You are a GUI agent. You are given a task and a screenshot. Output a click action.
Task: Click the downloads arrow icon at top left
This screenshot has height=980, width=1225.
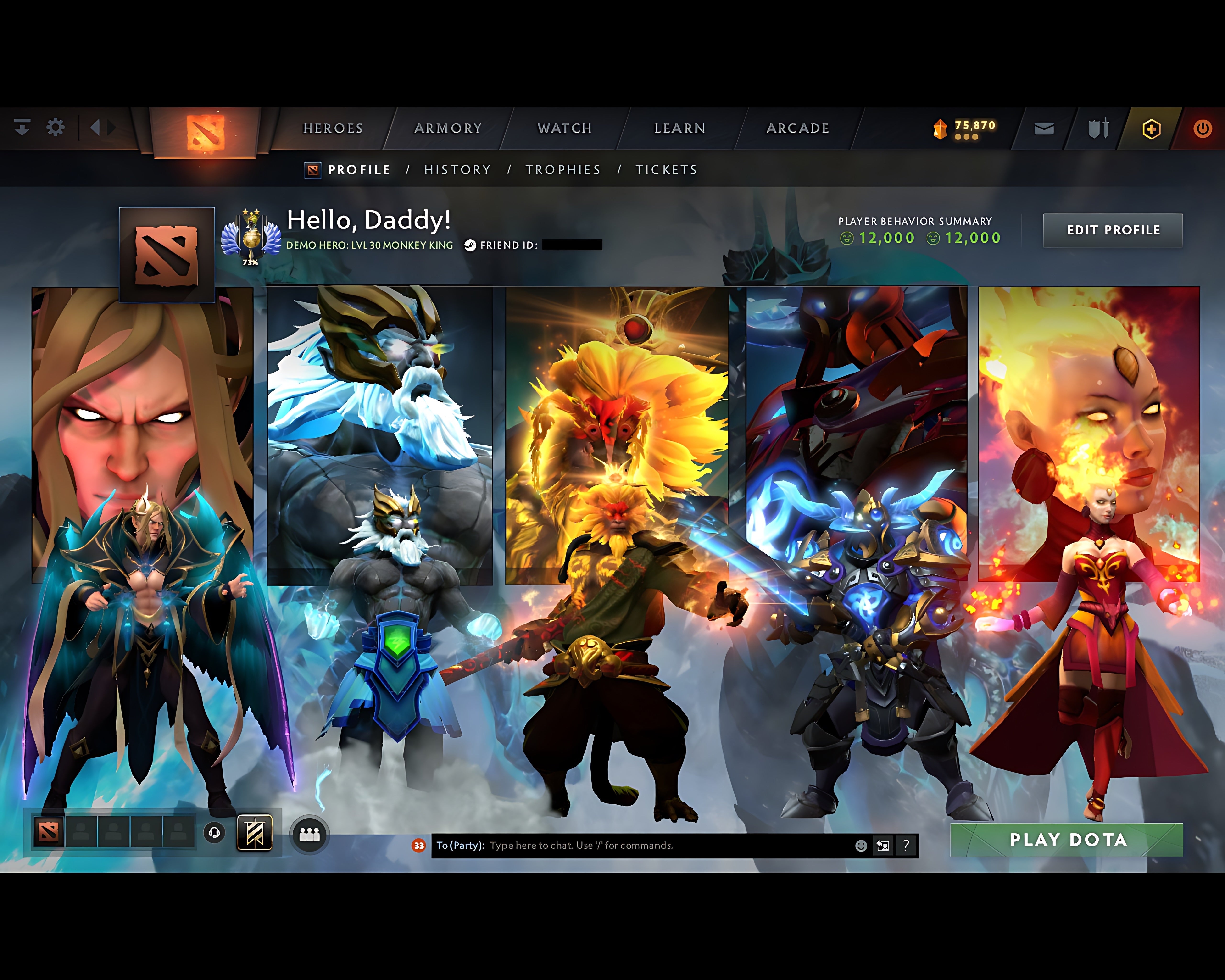[x=22, y=128]
